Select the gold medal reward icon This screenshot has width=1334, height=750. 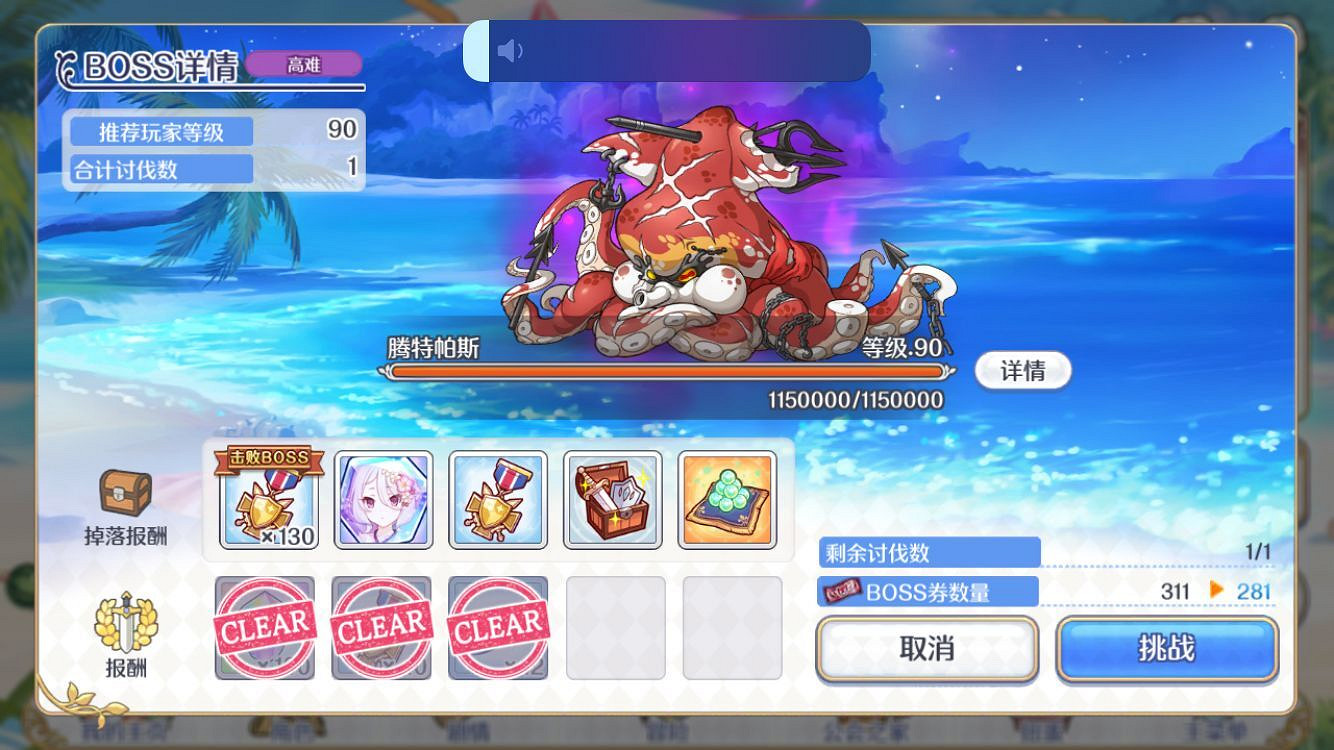point(497,500)
